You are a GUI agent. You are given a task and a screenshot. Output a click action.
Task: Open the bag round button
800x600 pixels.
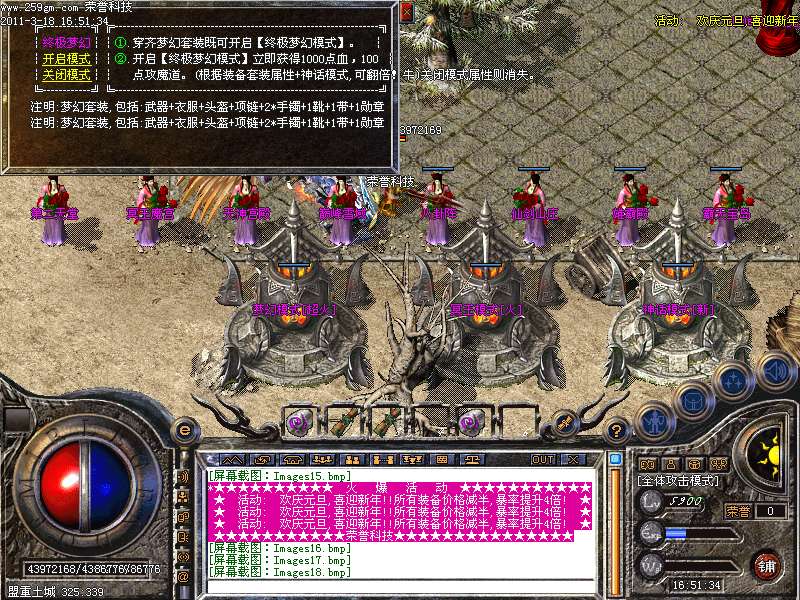pos(692,401)
